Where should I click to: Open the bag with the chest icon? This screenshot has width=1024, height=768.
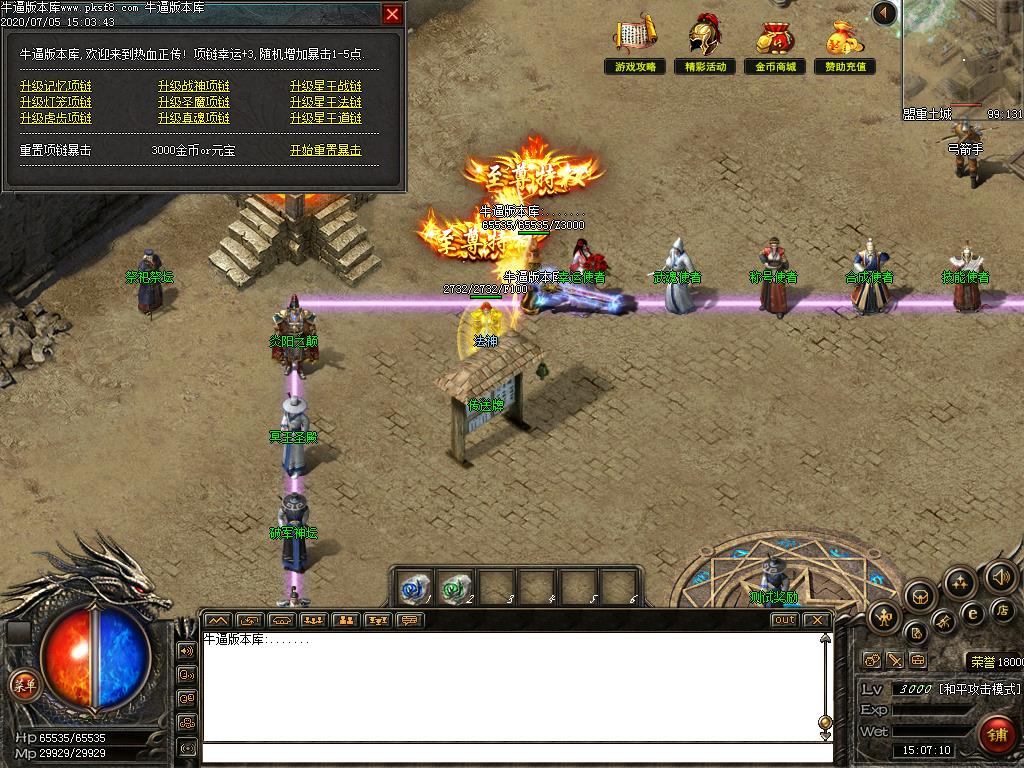tap(920, 597)
